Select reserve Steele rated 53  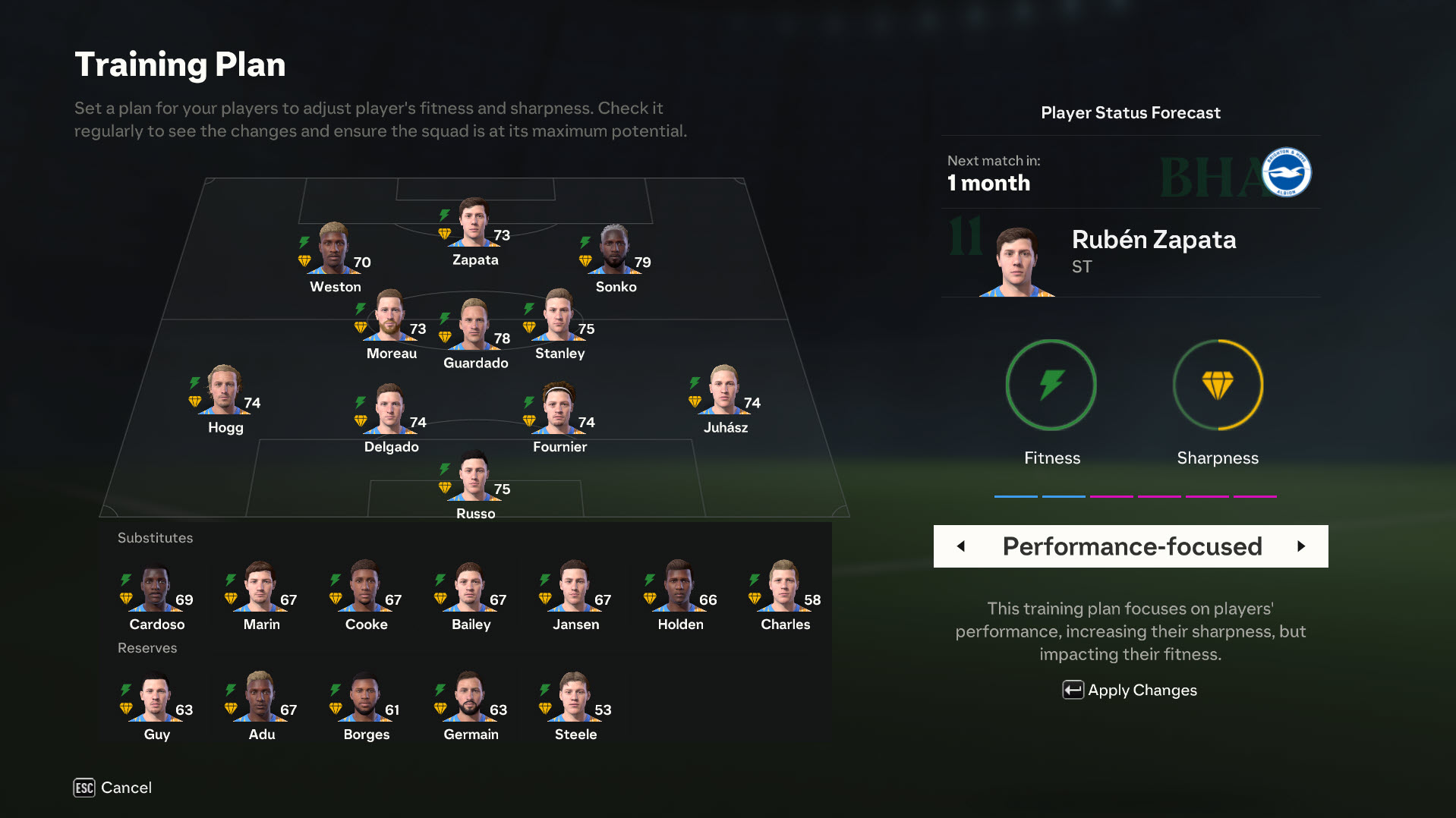[574, 698]
